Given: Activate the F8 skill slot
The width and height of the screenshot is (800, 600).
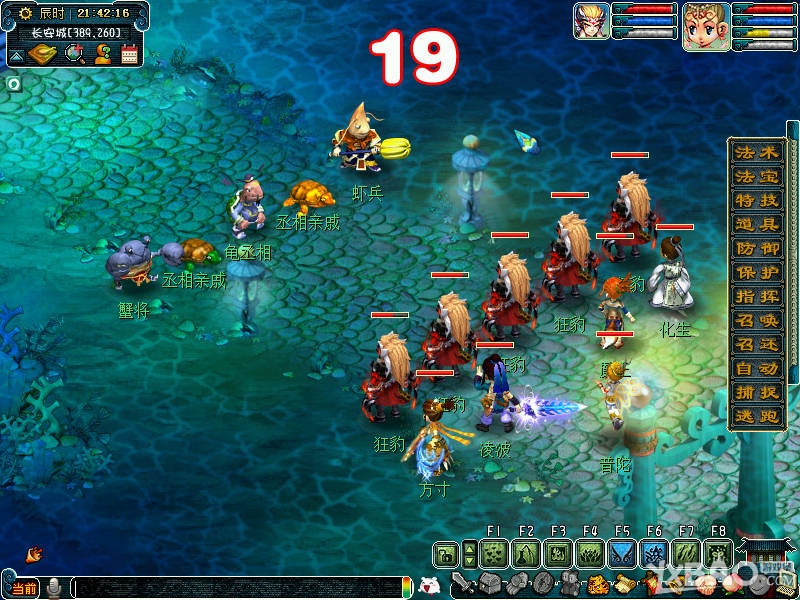Looking at the screenshot, I should tap(717, 553).
